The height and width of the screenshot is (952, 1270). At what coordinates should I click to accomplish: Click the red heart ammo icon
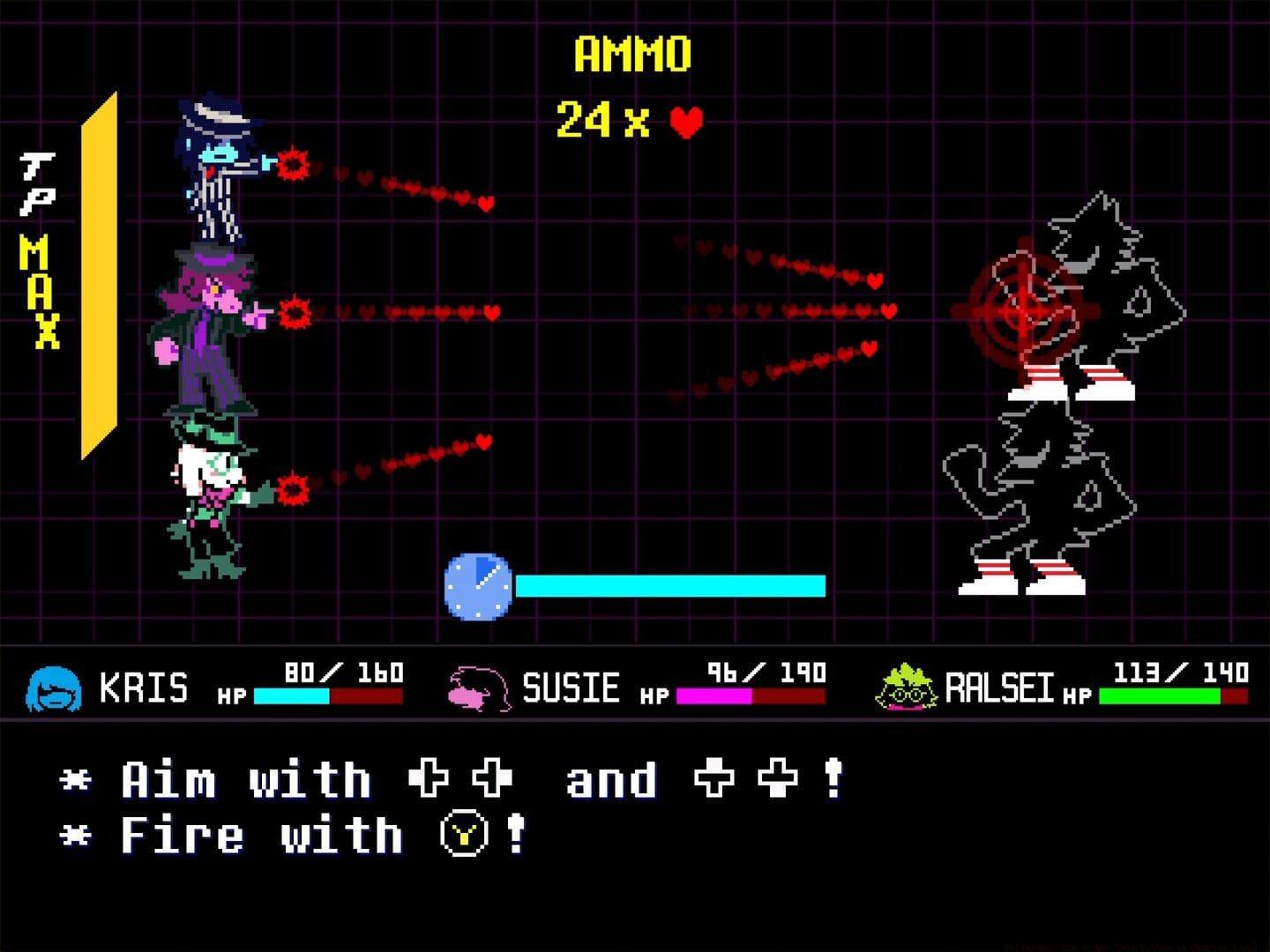684,123
